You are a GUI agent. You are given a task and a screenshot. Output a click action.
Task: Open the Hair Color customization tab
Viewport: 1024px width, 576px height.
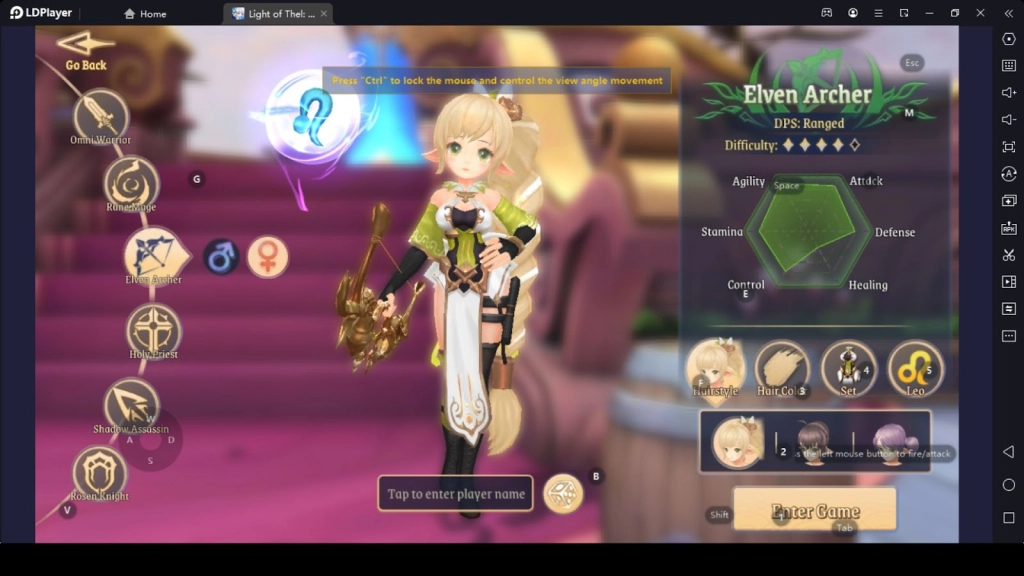pyautogui.click(x=781, y=368)
